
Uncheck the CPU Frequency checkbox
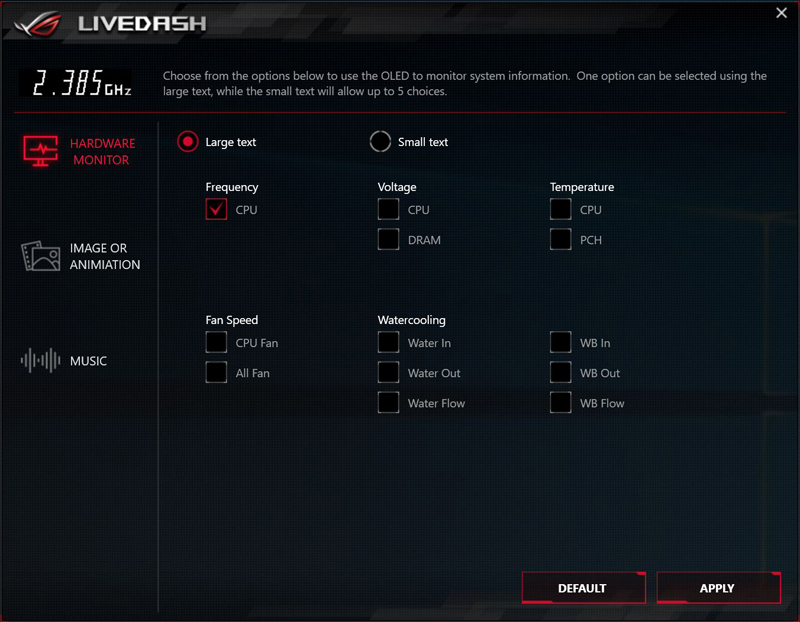(216, 210)
